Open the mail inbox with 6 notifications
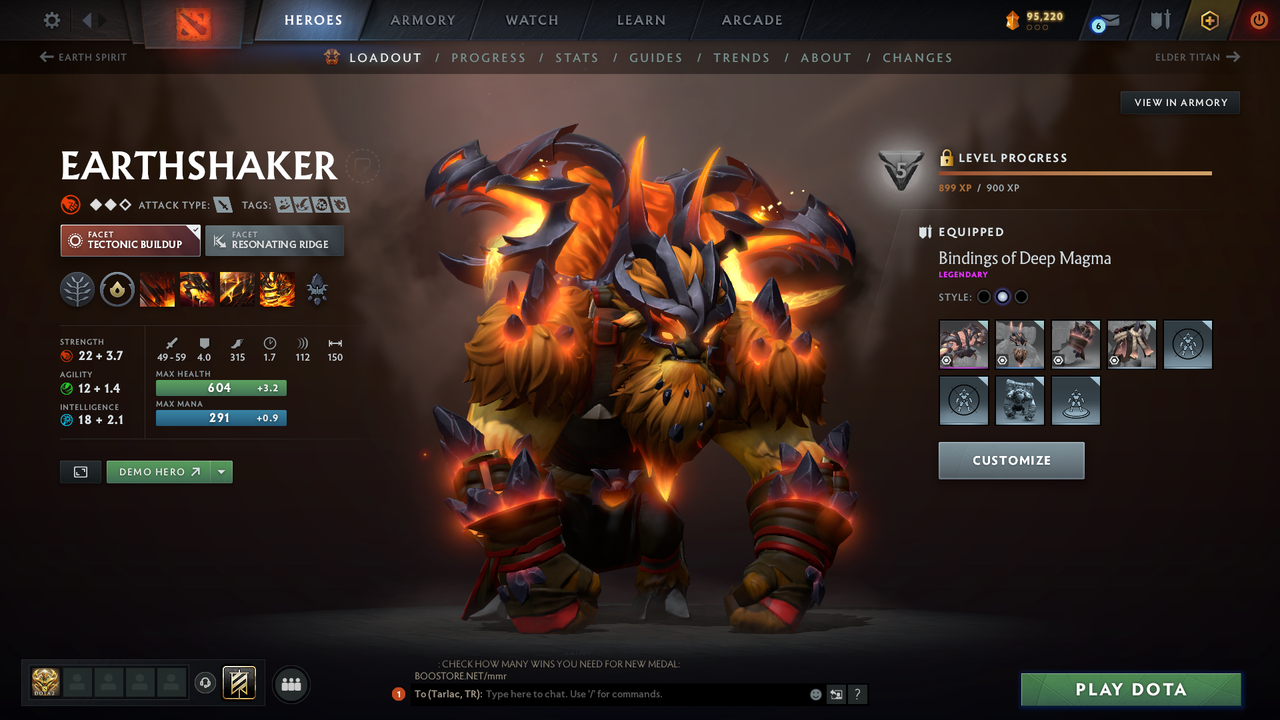The image size is (1280, 720). click(1103, 19)
